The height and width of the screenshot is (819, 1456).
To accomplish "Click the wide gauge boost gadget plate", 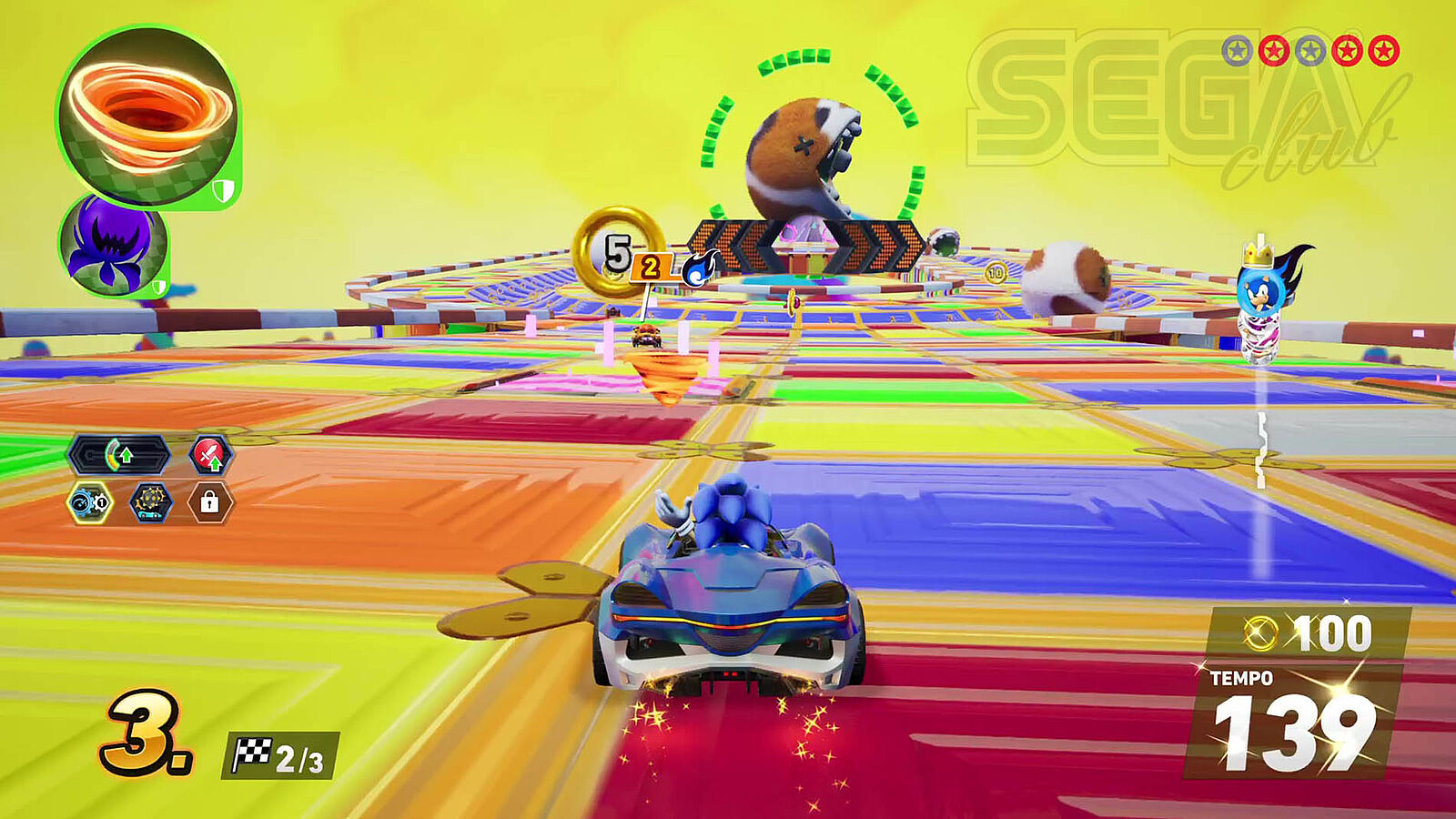I will point(119,454).
